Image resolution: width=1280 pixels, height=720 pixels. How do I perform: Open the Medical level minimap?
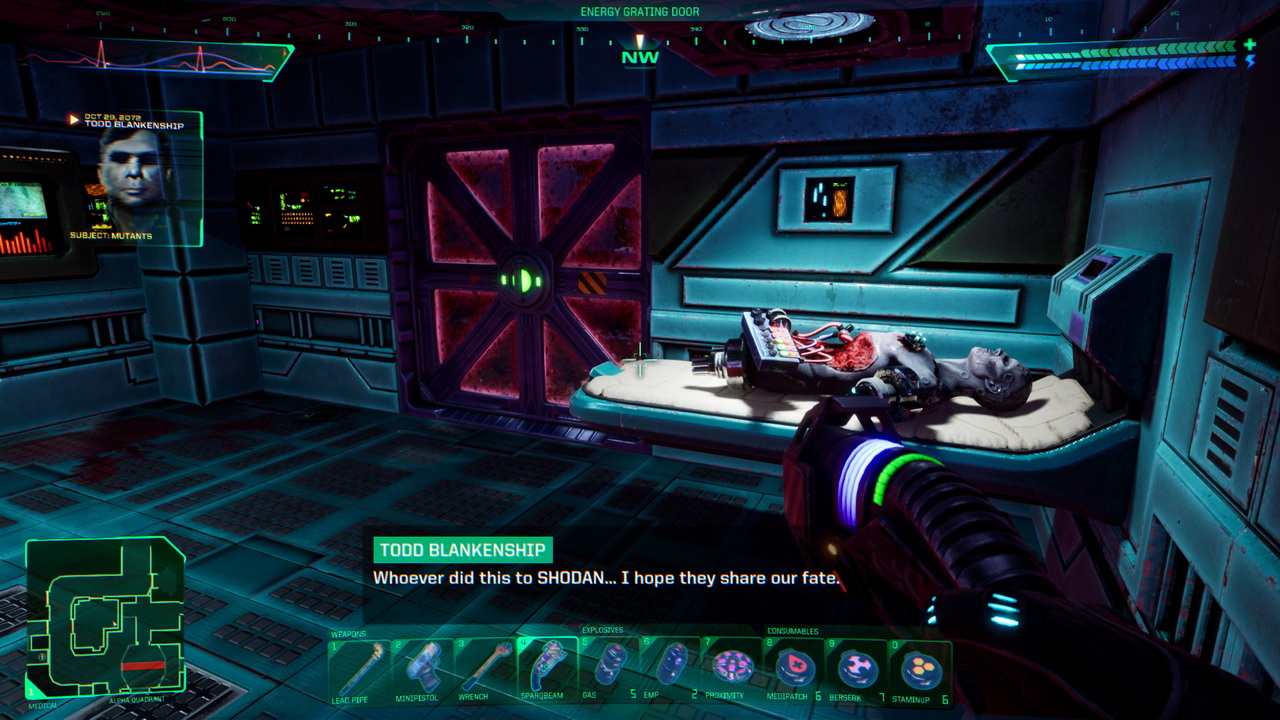(x=105, y=617)
